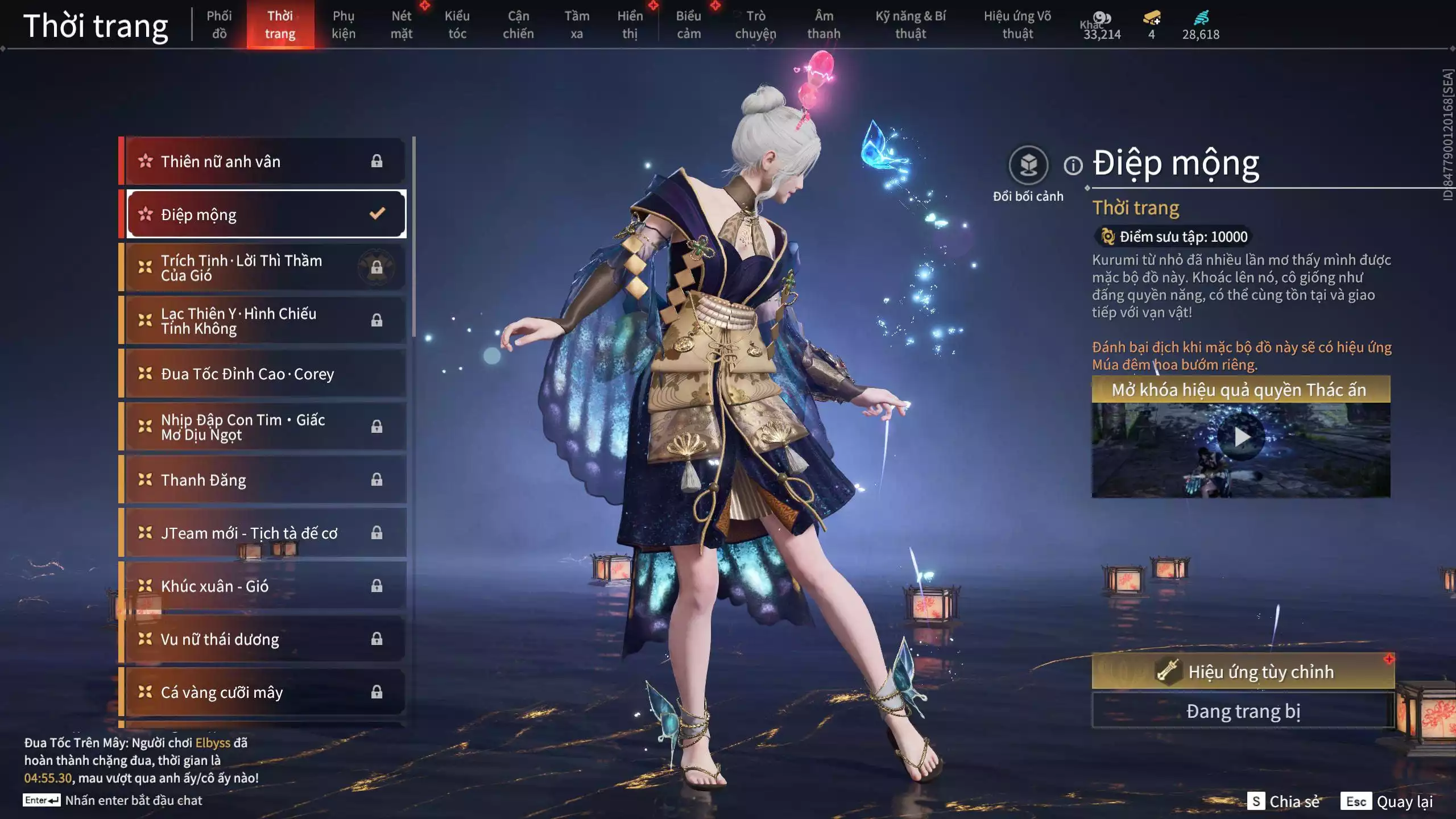Show the Biểu cảm tab

pos(688,24)
